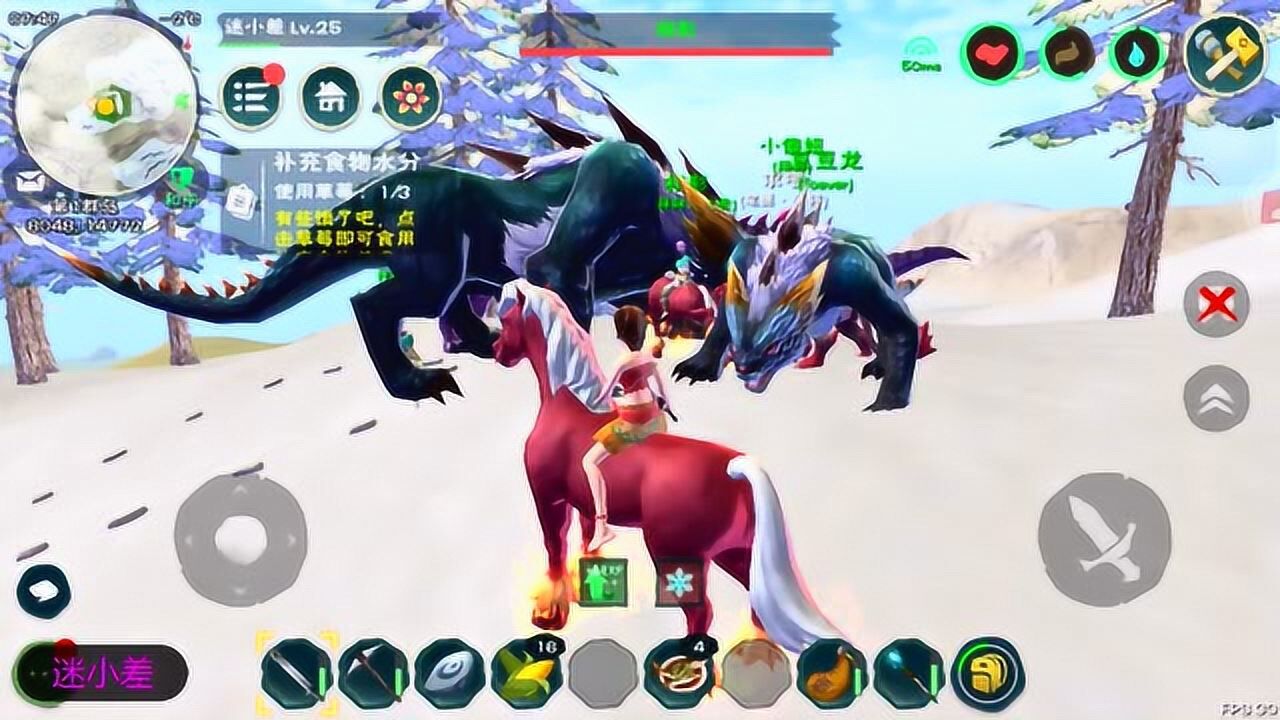Open the flower event icon
1280x720 pixels.
click(x=409, y=93)
